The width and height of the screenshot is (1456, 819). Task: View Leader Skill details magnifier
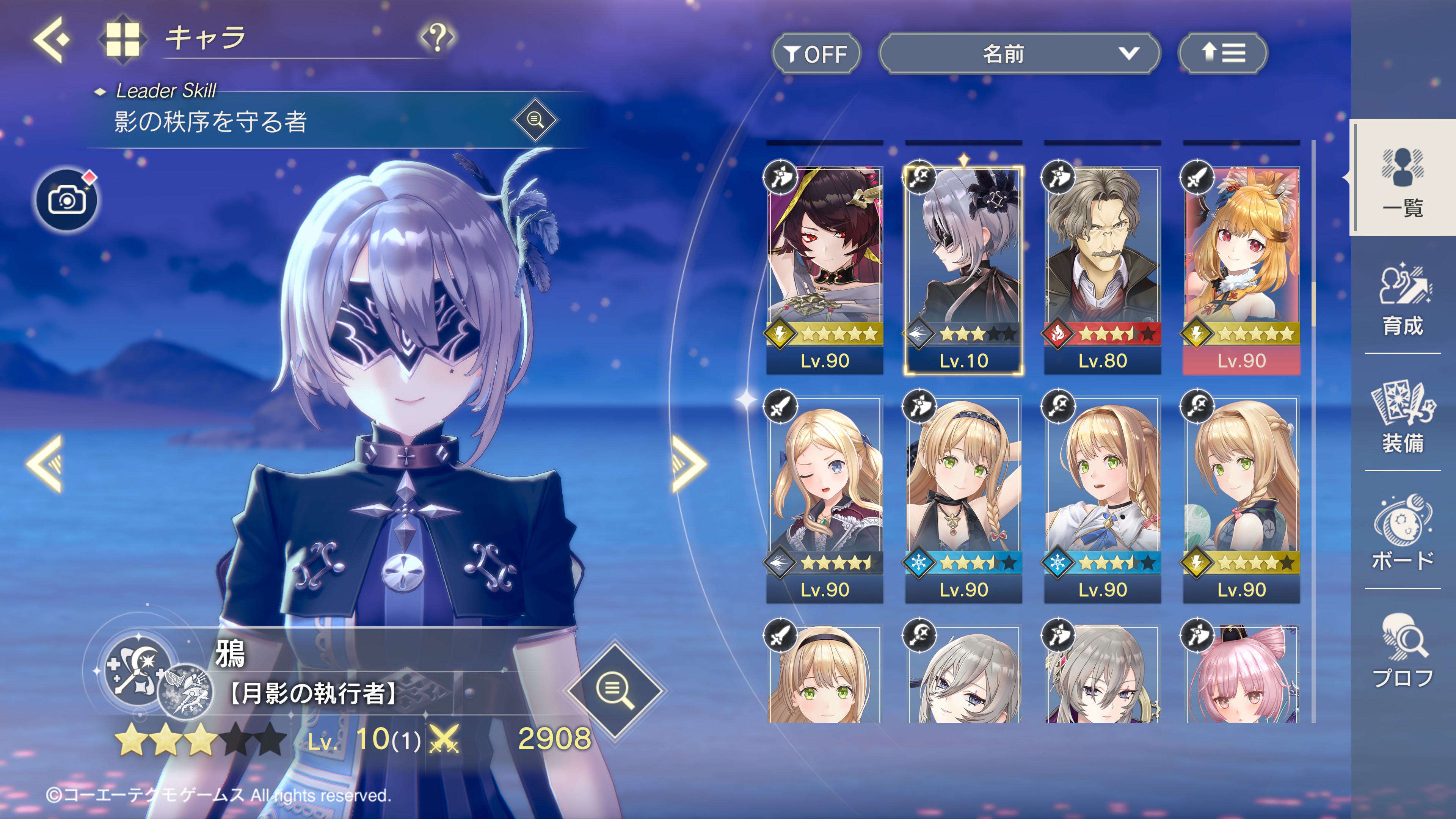(x=535, y=120)
